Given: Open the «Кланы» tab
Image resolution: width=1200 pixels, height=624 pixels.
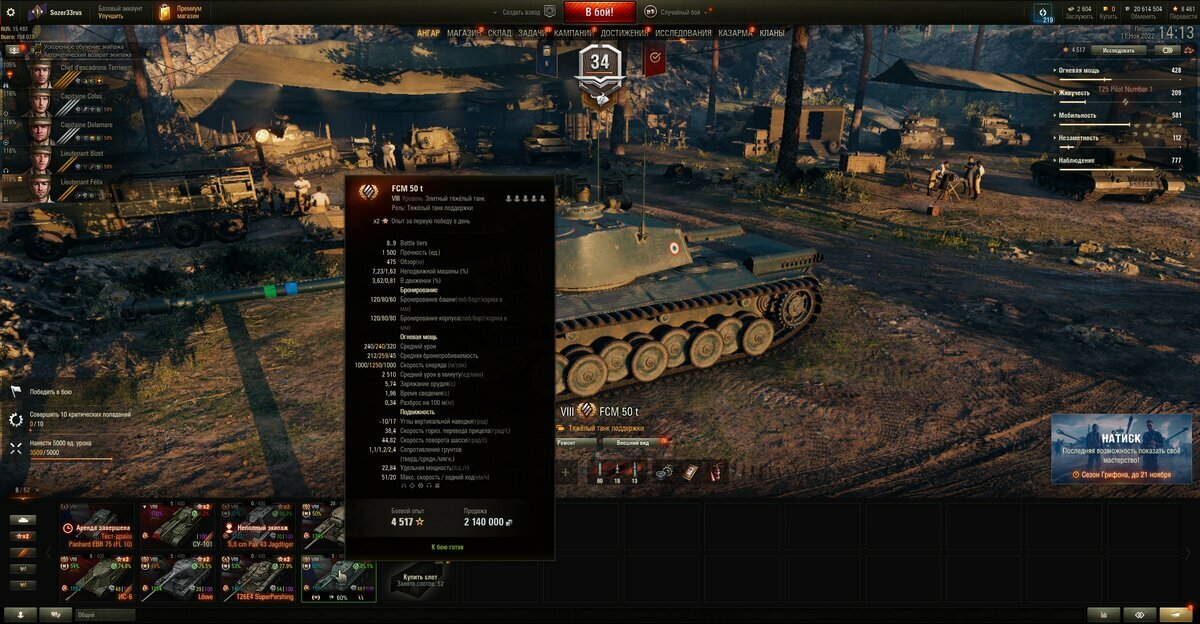Looking at the screenshot, I should [772, 33].
